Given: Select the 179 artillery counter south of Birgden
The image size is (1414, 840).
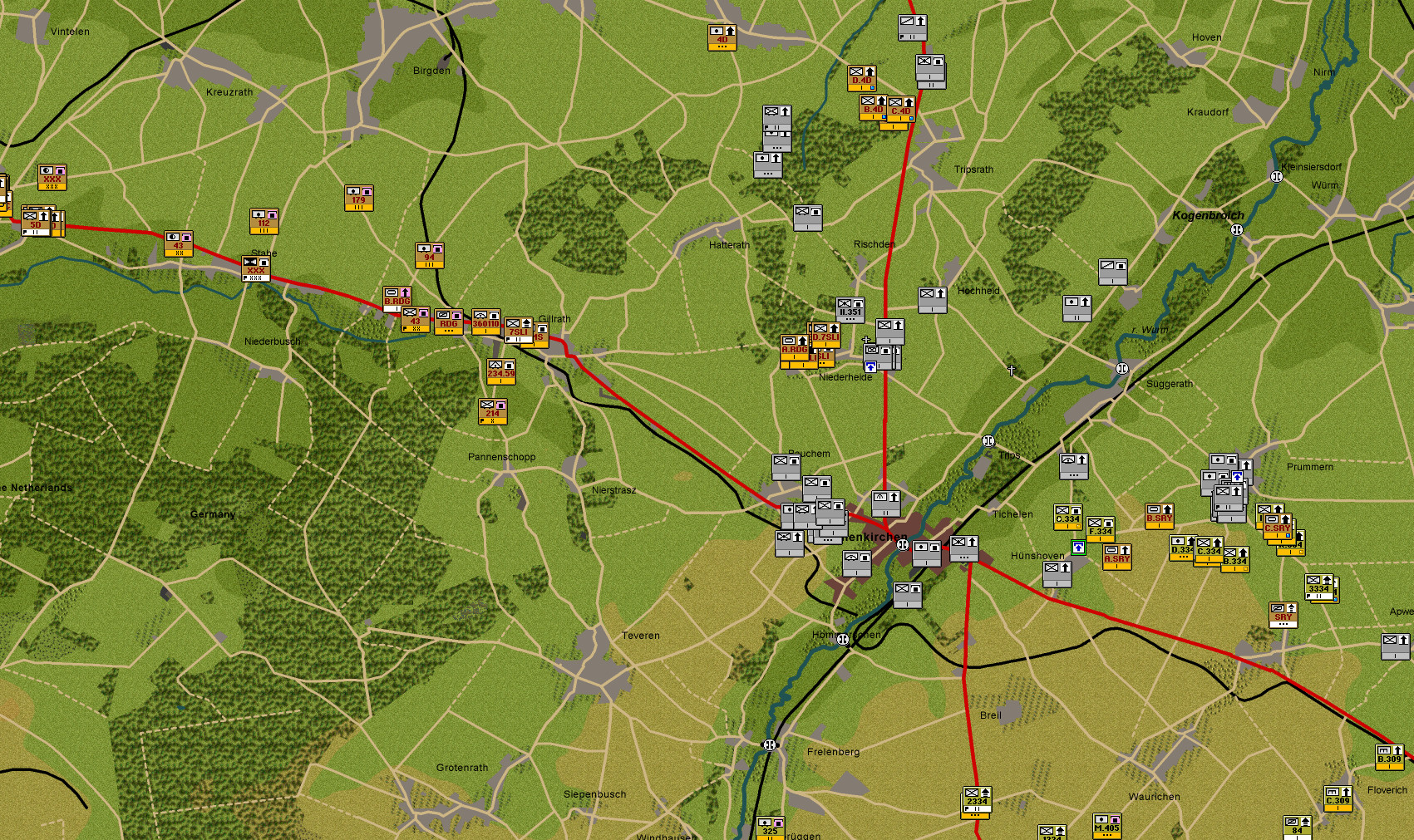Looking at the screenshot, I should [358, 199].
